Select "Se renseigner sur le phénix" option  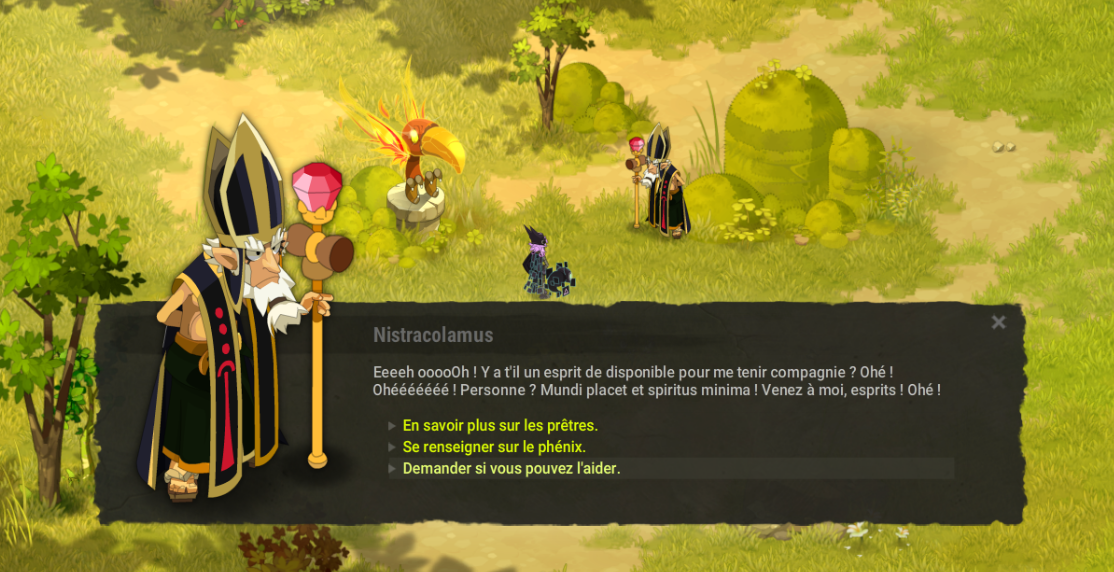(x=494, y=447)
